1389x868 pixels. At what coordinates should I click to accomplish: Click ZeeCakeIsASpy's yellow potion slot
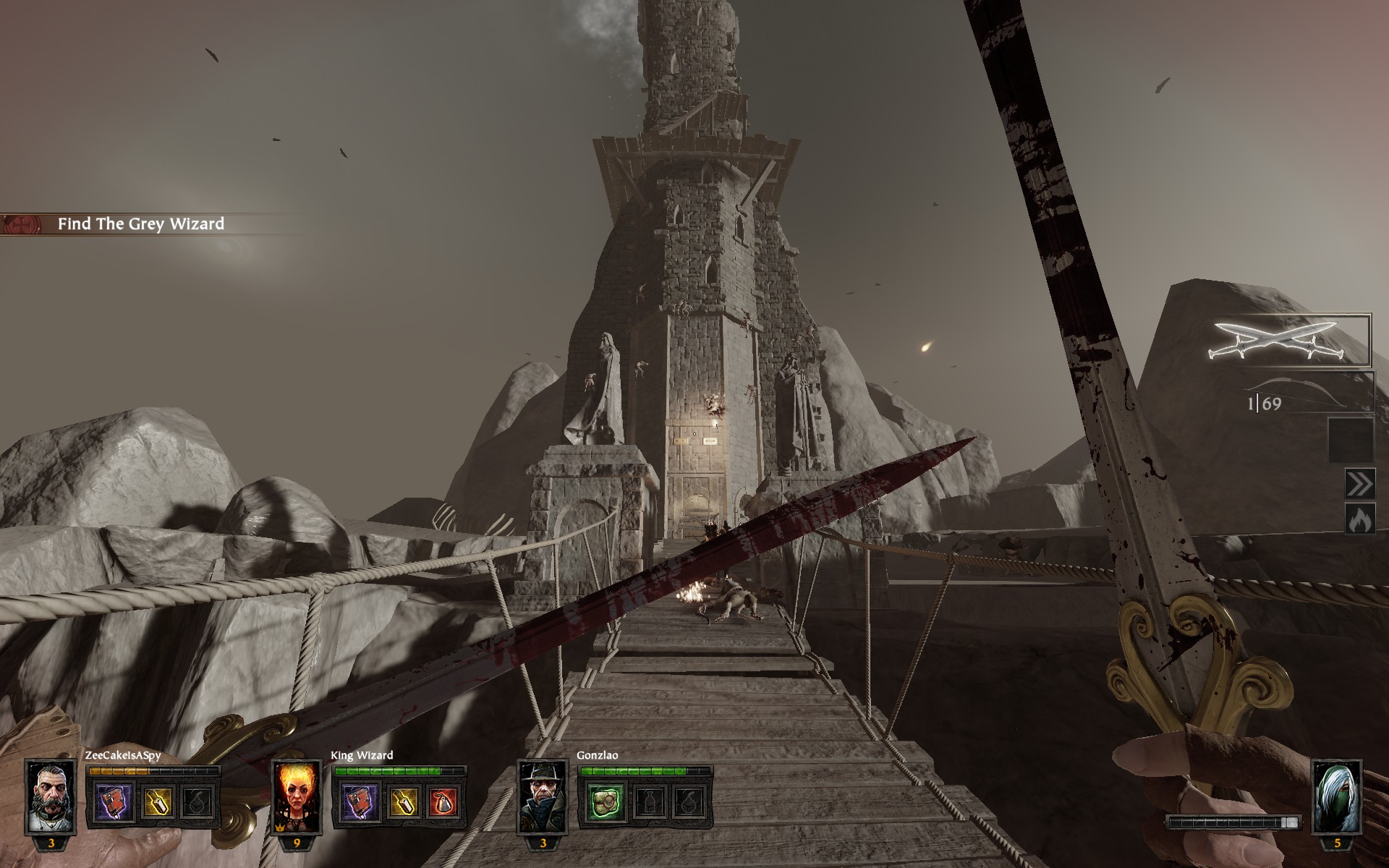click(157, 802)
